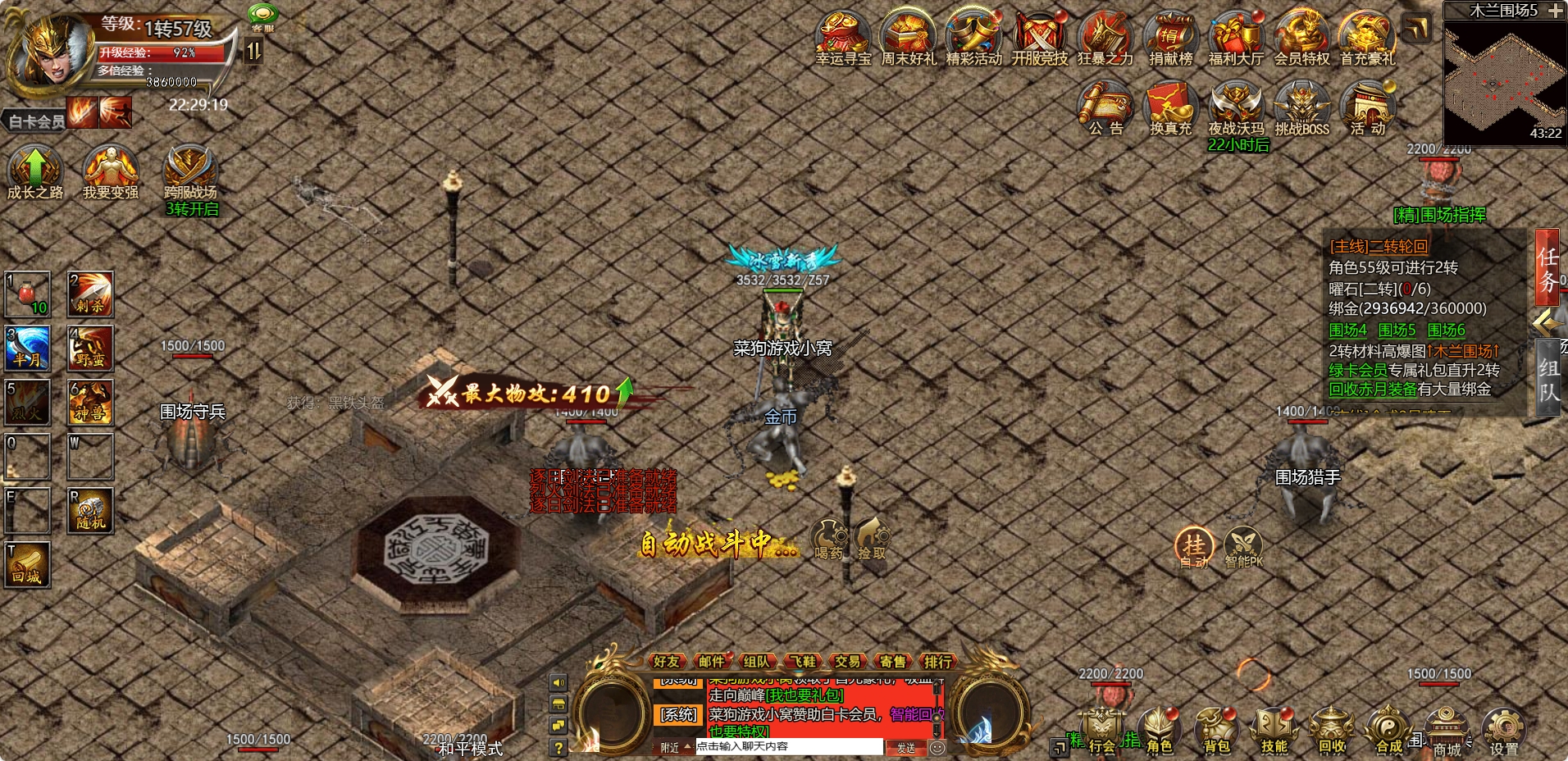Image resolution: width=1568 pixels, height=761 pixels.
Task: Click the 回城 town return skill
Action: click(27, 566)
